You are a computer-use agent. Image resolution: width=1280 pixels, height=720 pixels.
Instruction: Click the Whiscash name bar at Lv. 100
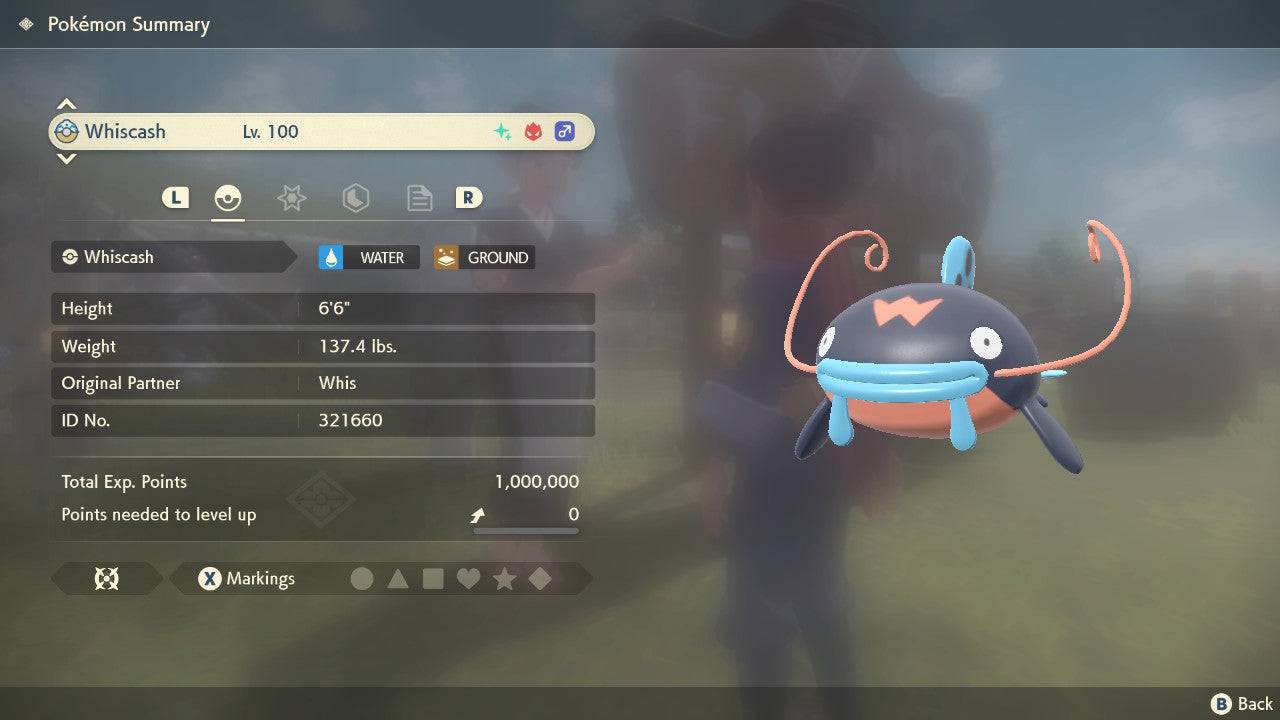pyautogui.click(x=322, y=132)
